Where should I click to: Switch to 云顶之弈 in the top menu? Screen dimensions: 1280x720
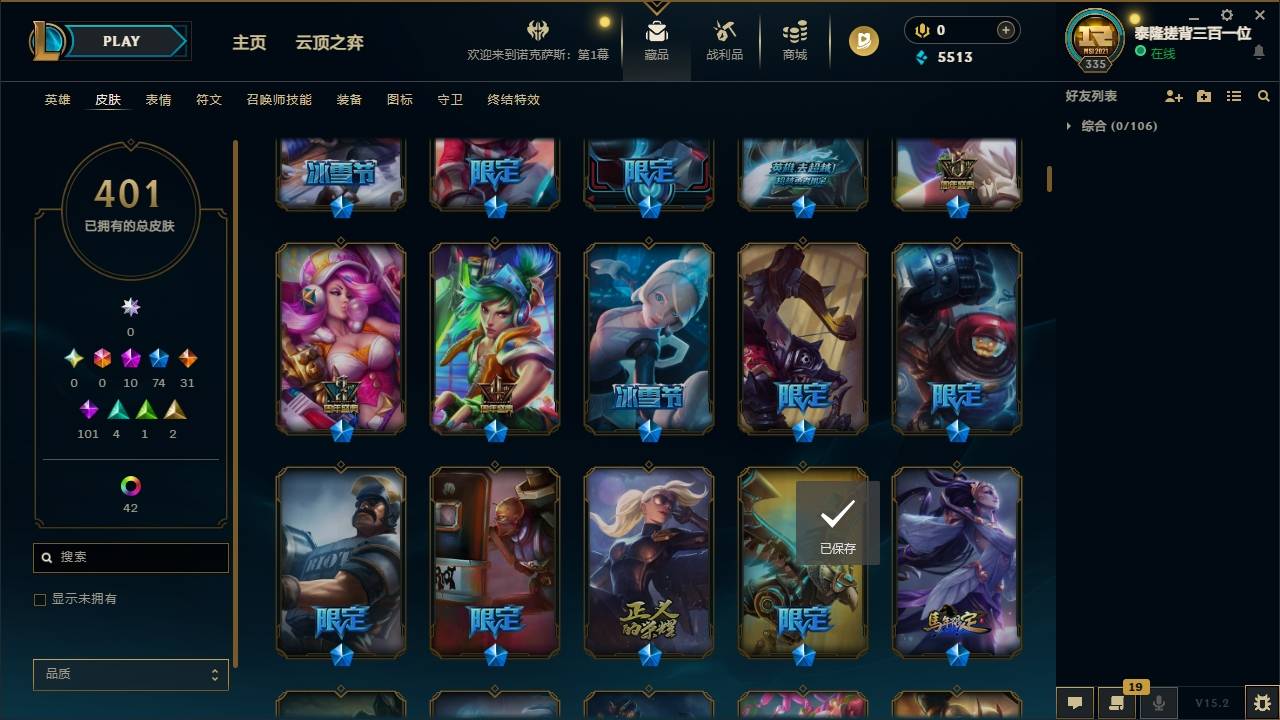pos(330,42)
